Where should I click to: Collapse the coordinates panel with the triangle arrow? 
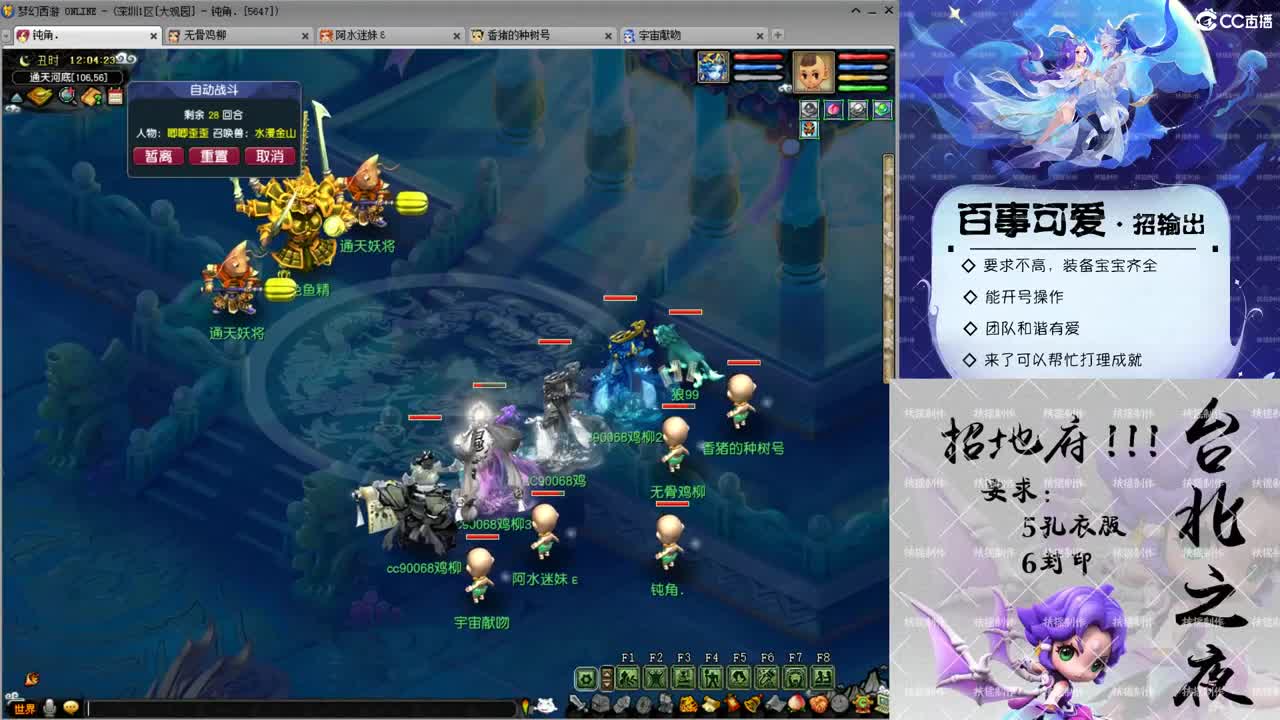pyautogui.click(x=15, y=97)
